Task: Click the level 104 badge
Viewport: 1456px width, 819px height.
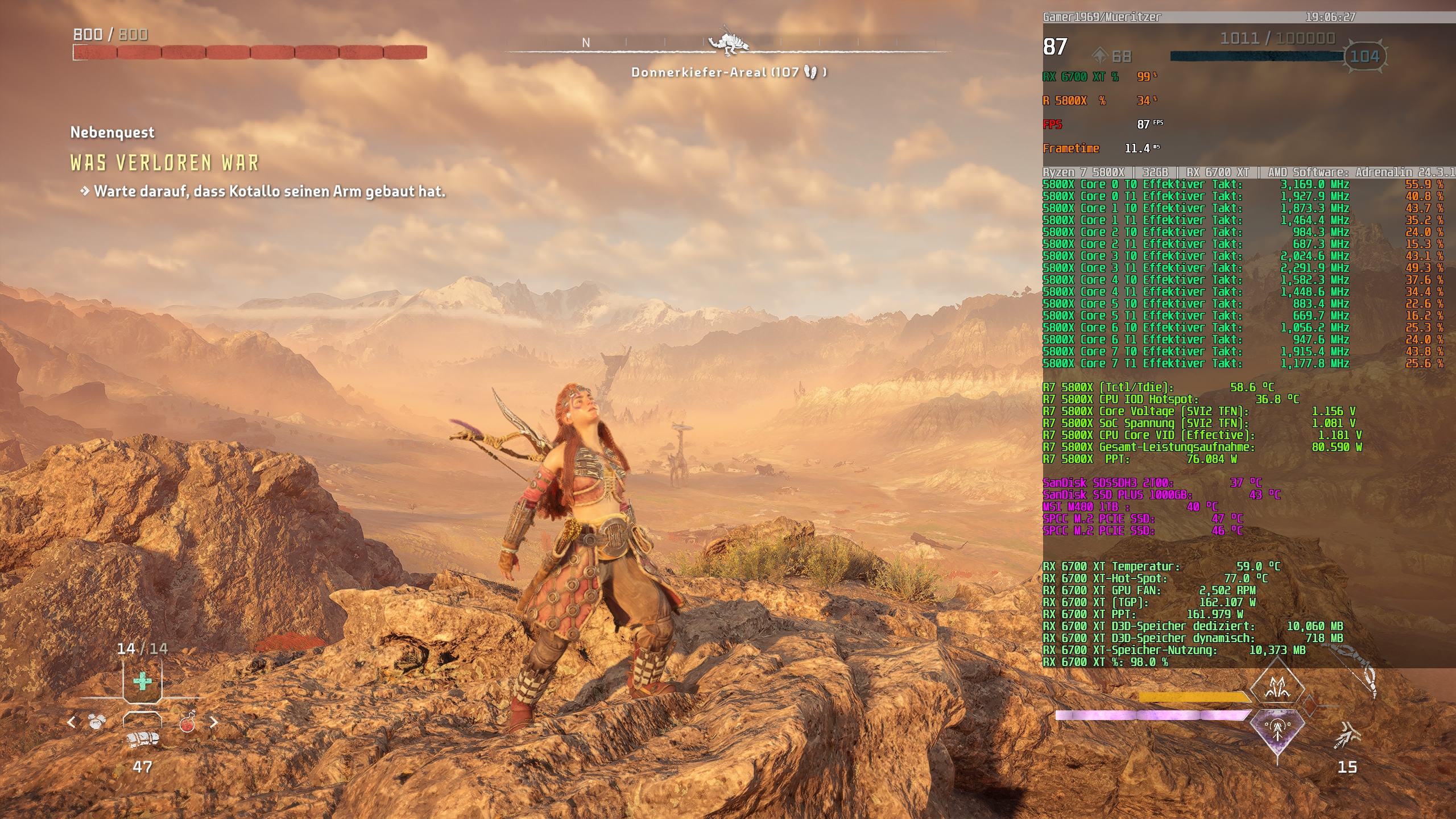Action: point(1364,56)
